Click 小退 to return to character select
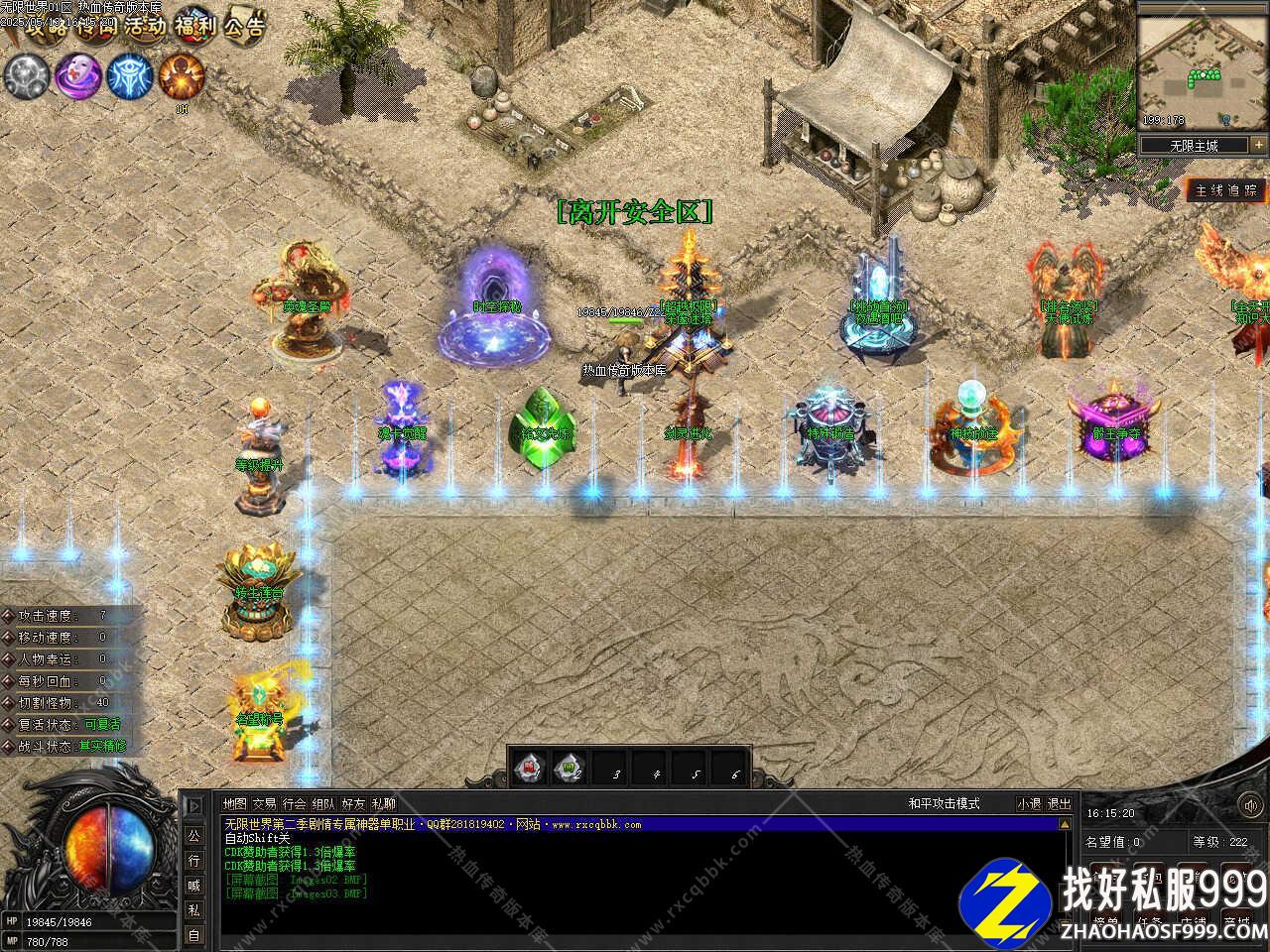Image resolution: width=1270 pixels, height=952 pixels. coord(1029,803)
